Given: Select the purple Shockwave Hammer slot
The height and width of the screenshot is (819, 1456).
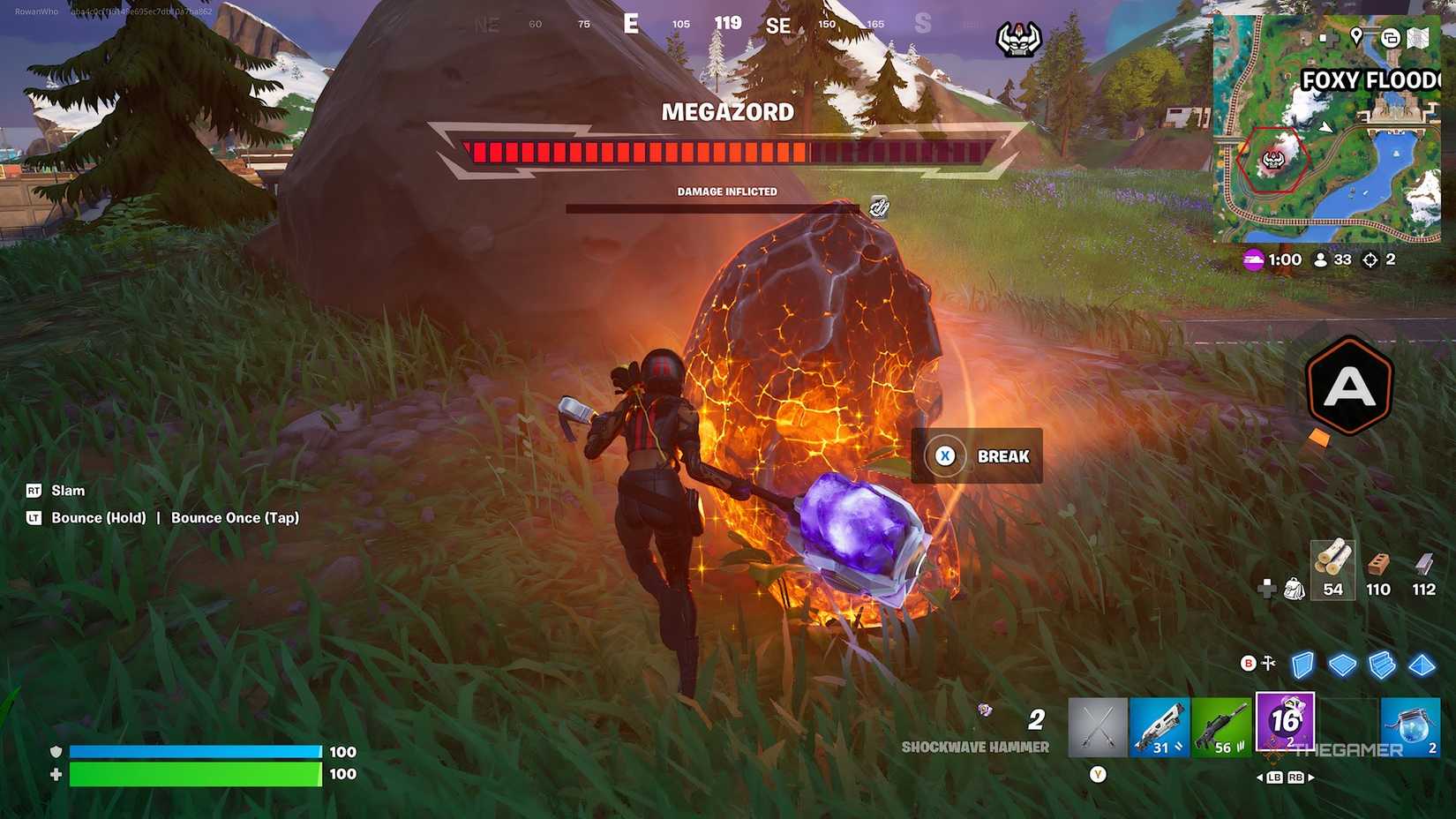Looking at the screenshot, I should 1285,723.
